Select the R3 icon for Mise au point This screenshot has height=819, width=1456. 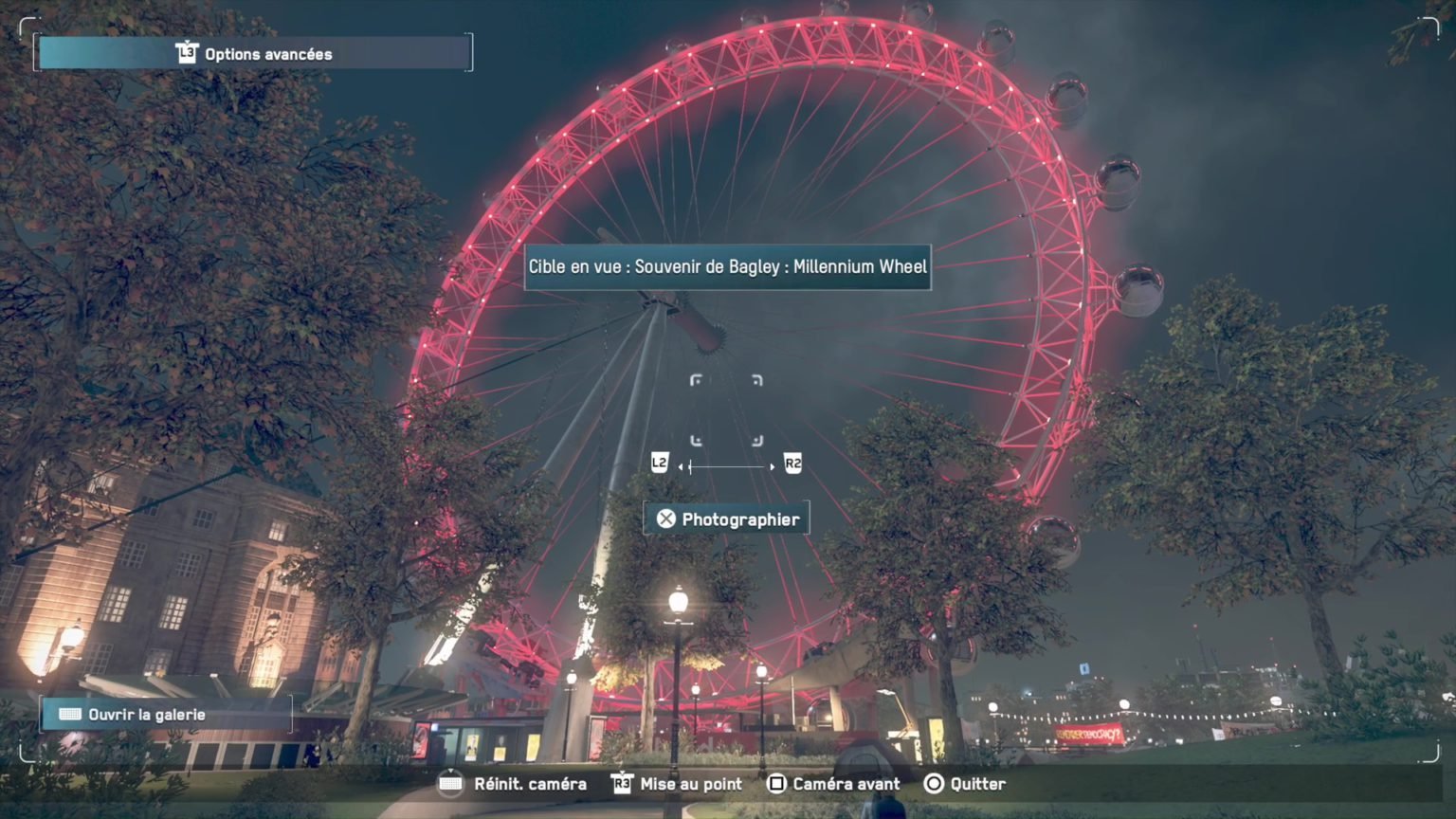[x=625, y=784]
